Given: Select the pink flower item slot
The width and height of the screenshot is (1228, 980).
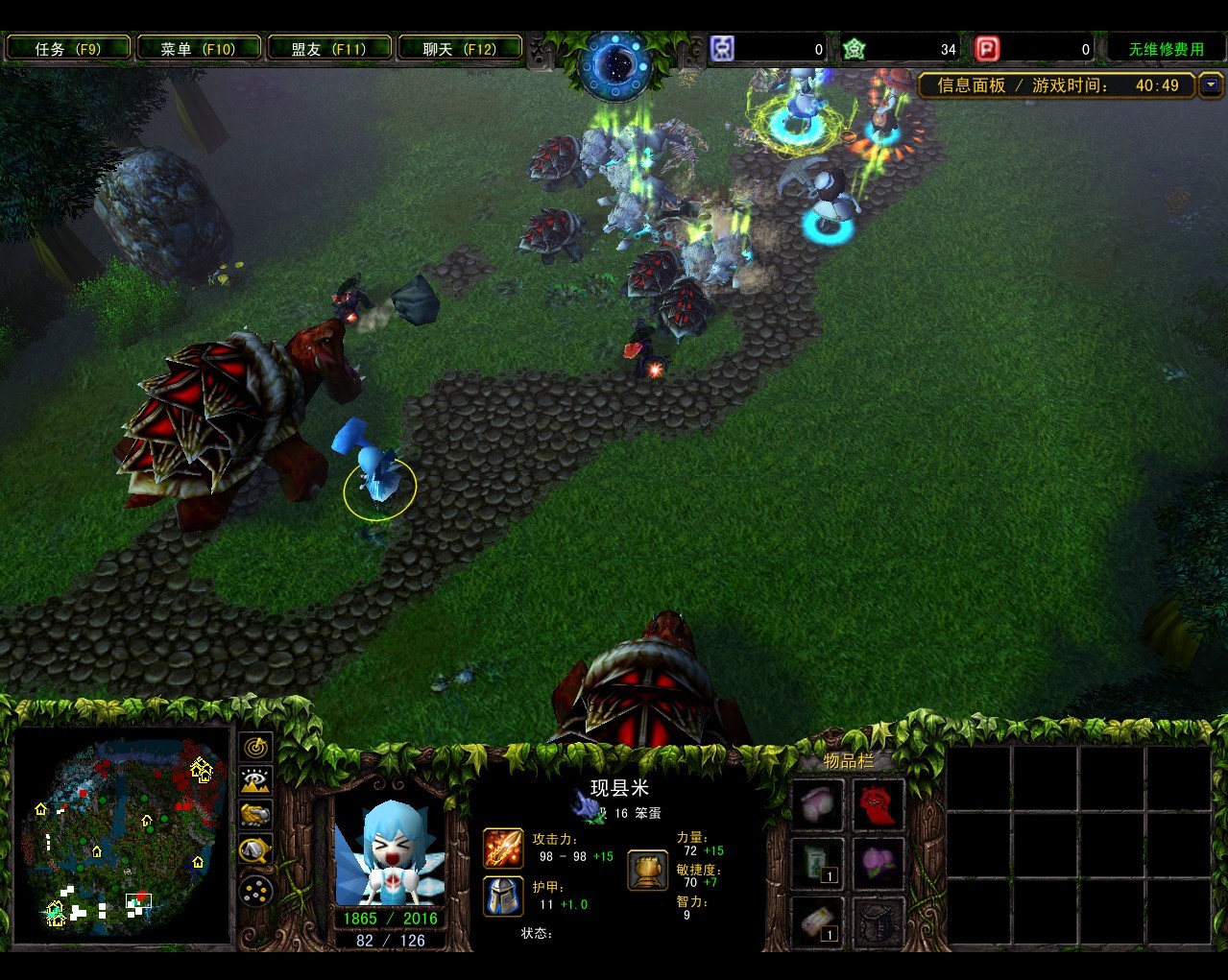Looking at the screenshot, I should point(878,862).
